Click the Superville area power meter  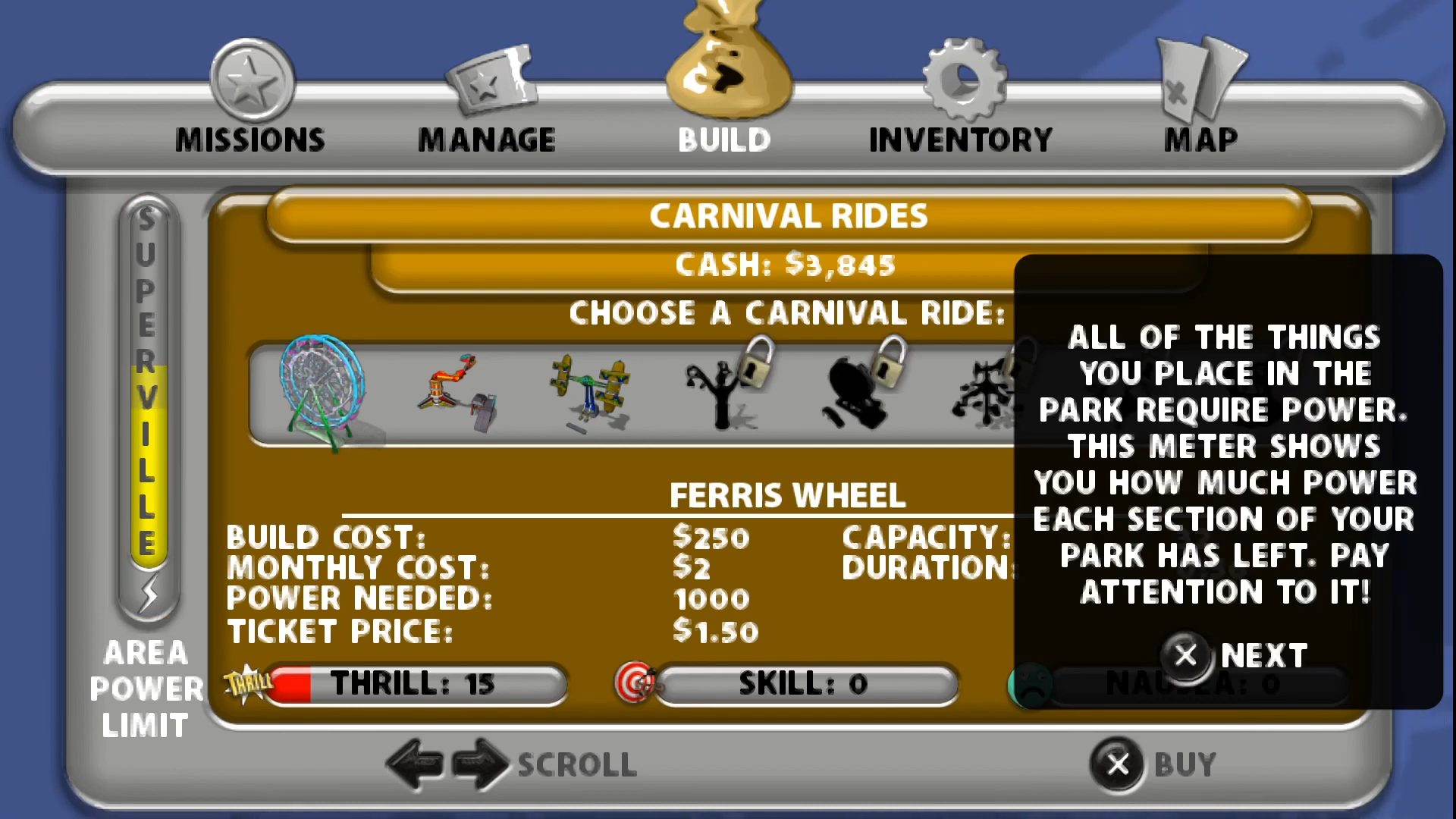[x=149, y=402]
